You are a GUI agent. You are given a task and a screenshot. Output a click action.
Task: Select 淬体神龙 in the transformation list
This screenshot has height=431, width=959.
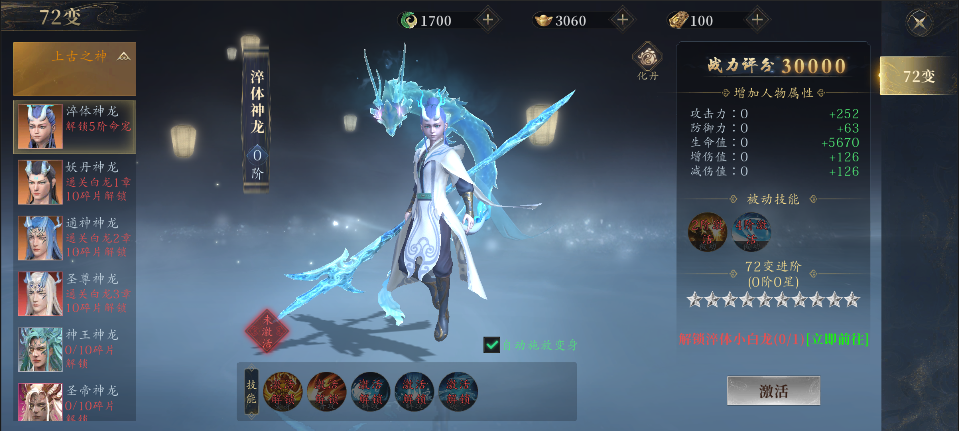75,126
